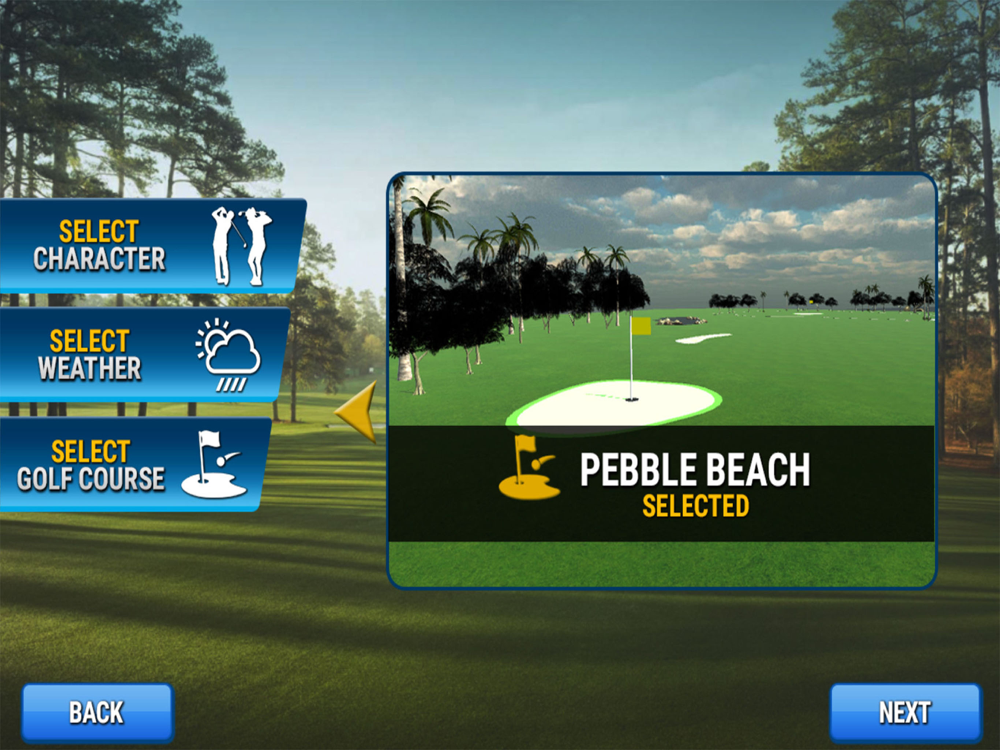This screenshot has height=750, width=1000.
Task: Proceed with the Next button
Action: point(905,712)
